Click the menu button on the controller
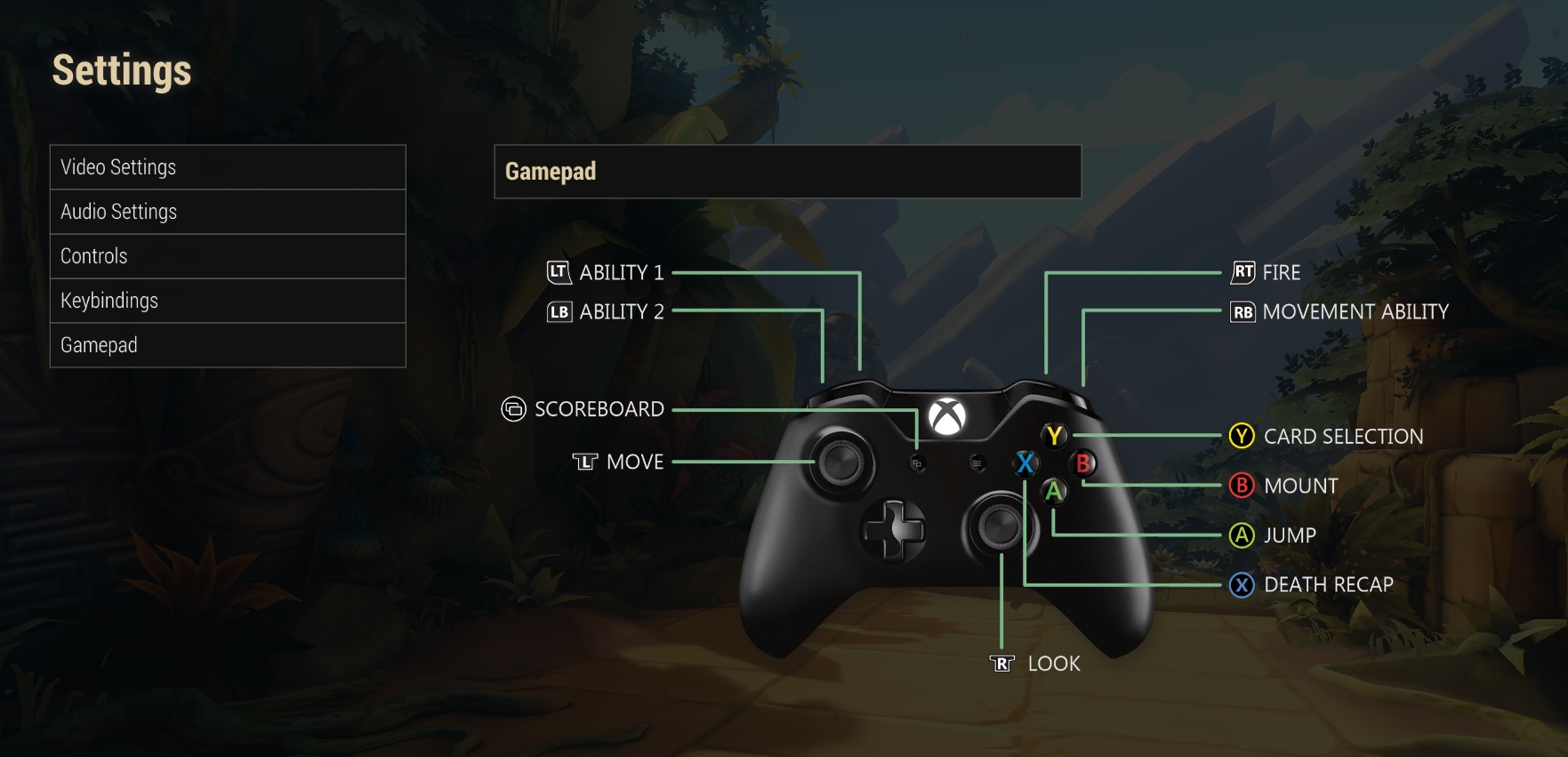 tap(977, 463)
